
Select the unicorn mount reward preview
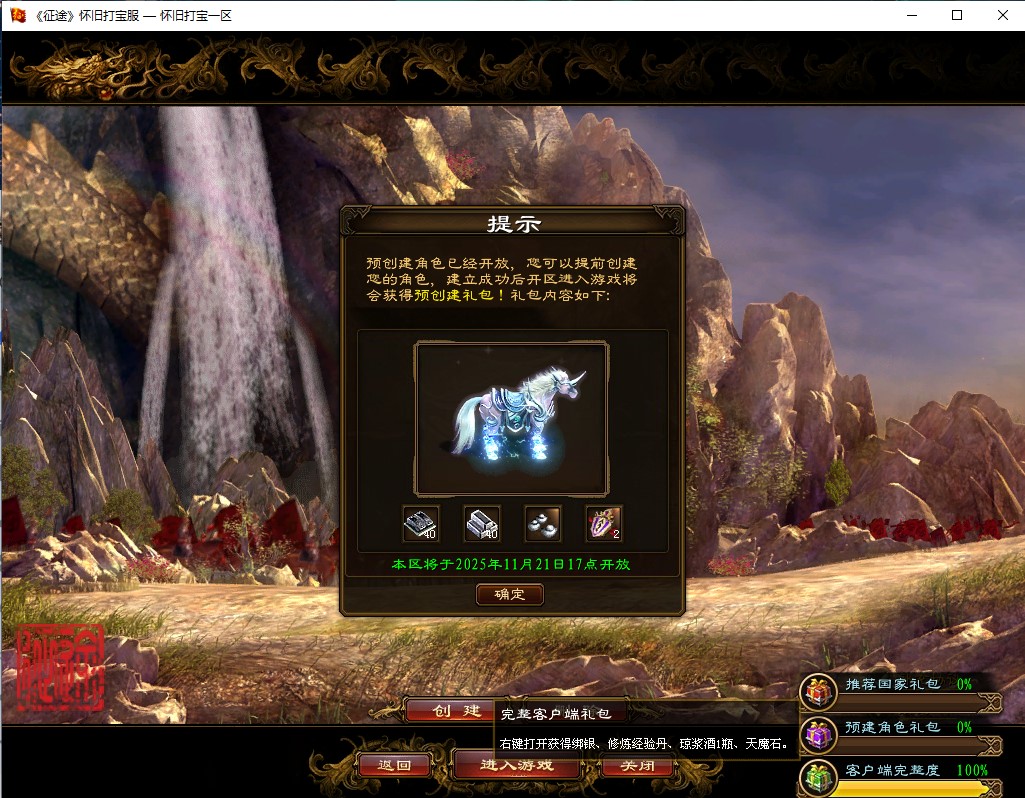coord(512,418)
